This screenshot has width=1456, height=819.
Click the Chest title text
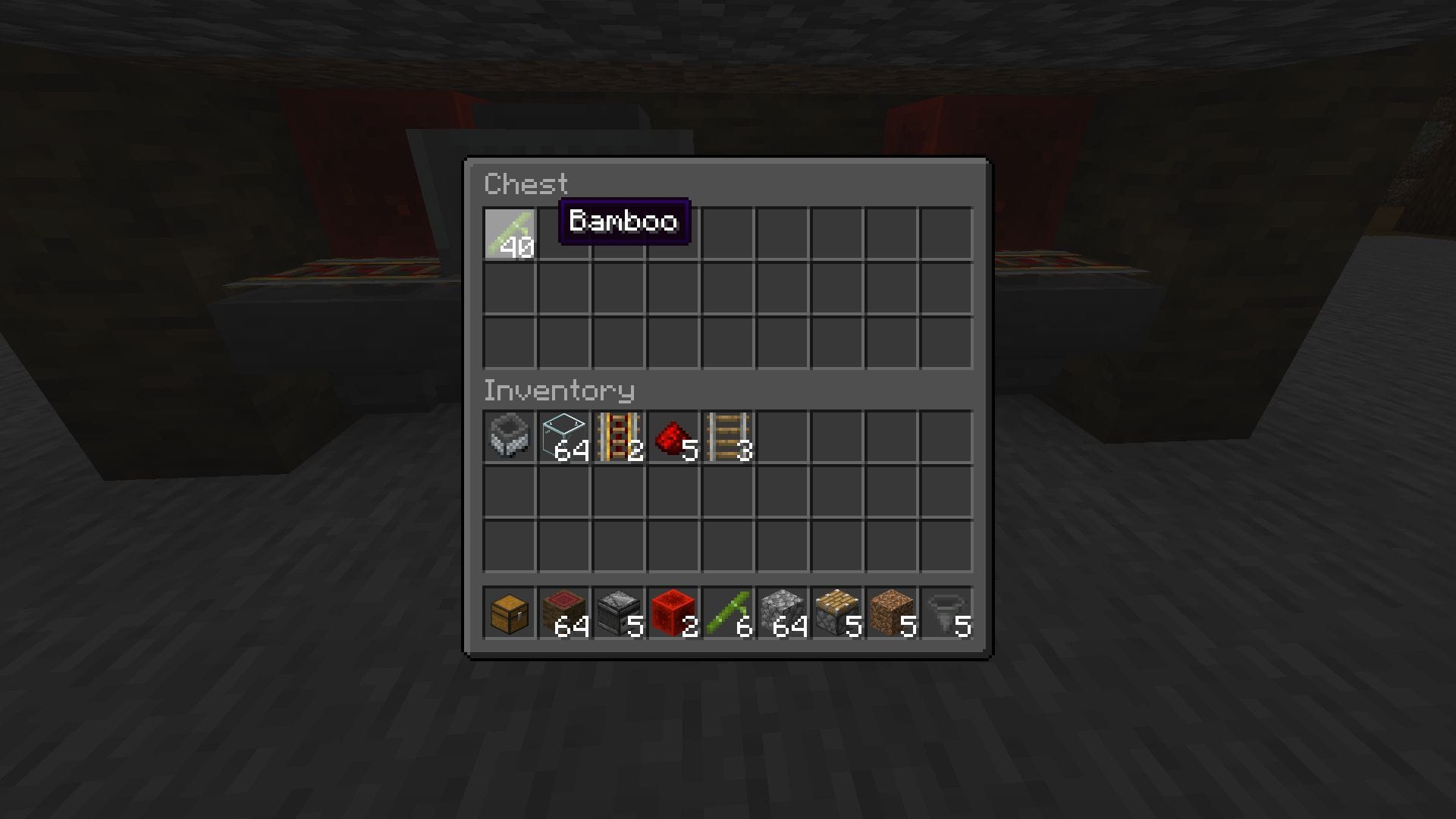coord(527,184)
